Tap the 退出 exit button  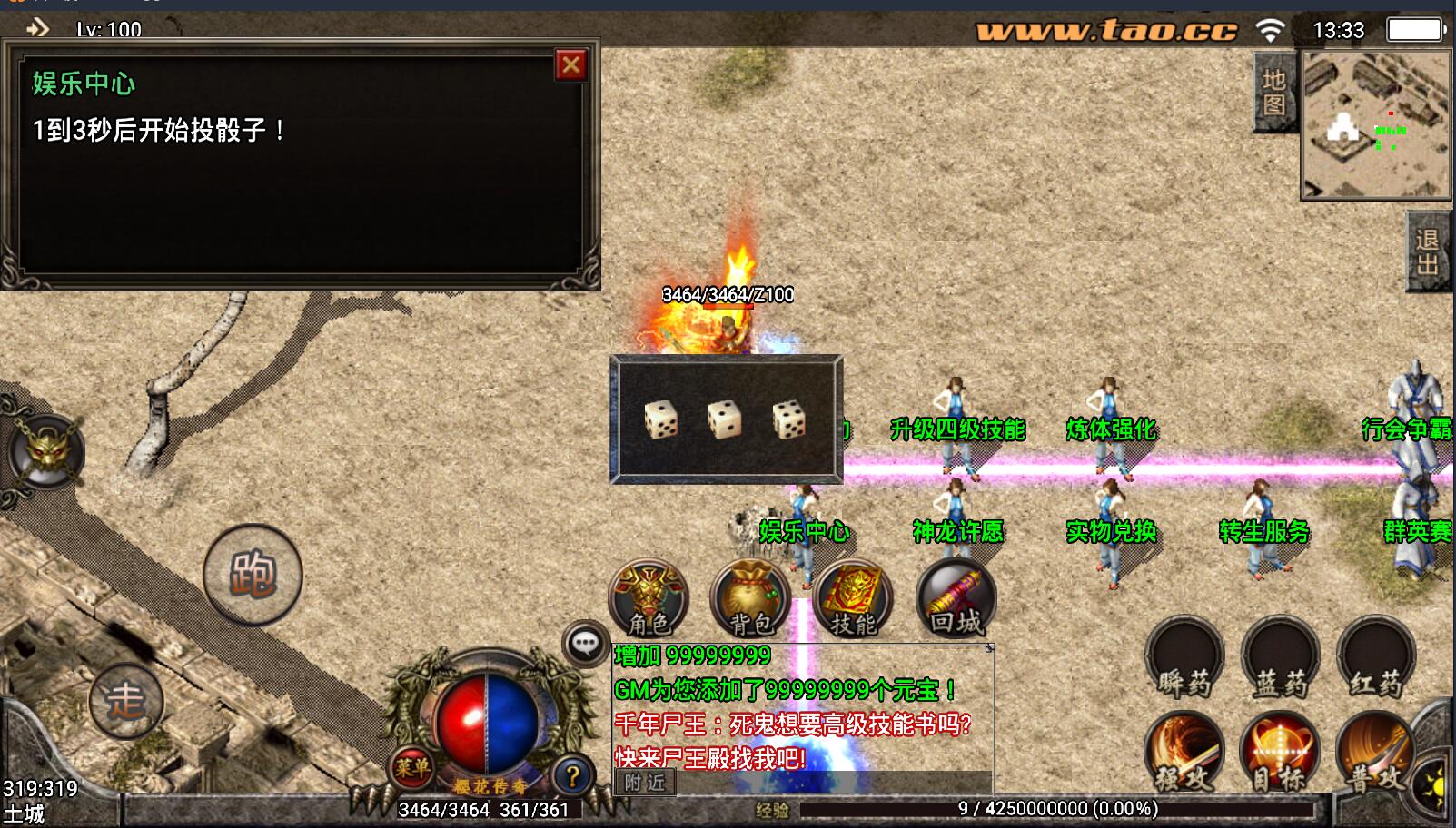(x=1426, y=251)
